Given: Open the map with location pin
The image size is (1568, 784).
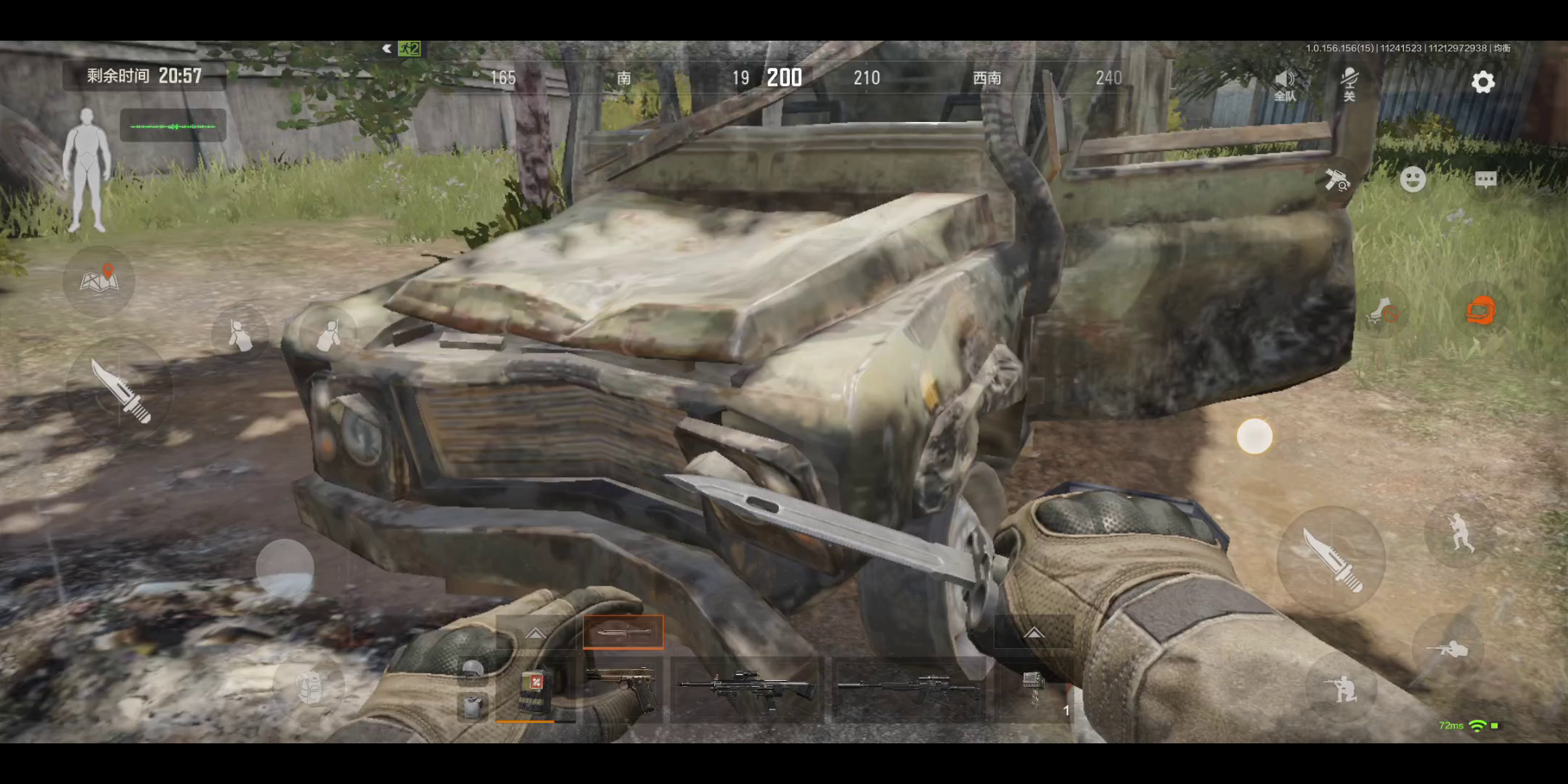Looking at the screenshot, I should click(99, 280).
